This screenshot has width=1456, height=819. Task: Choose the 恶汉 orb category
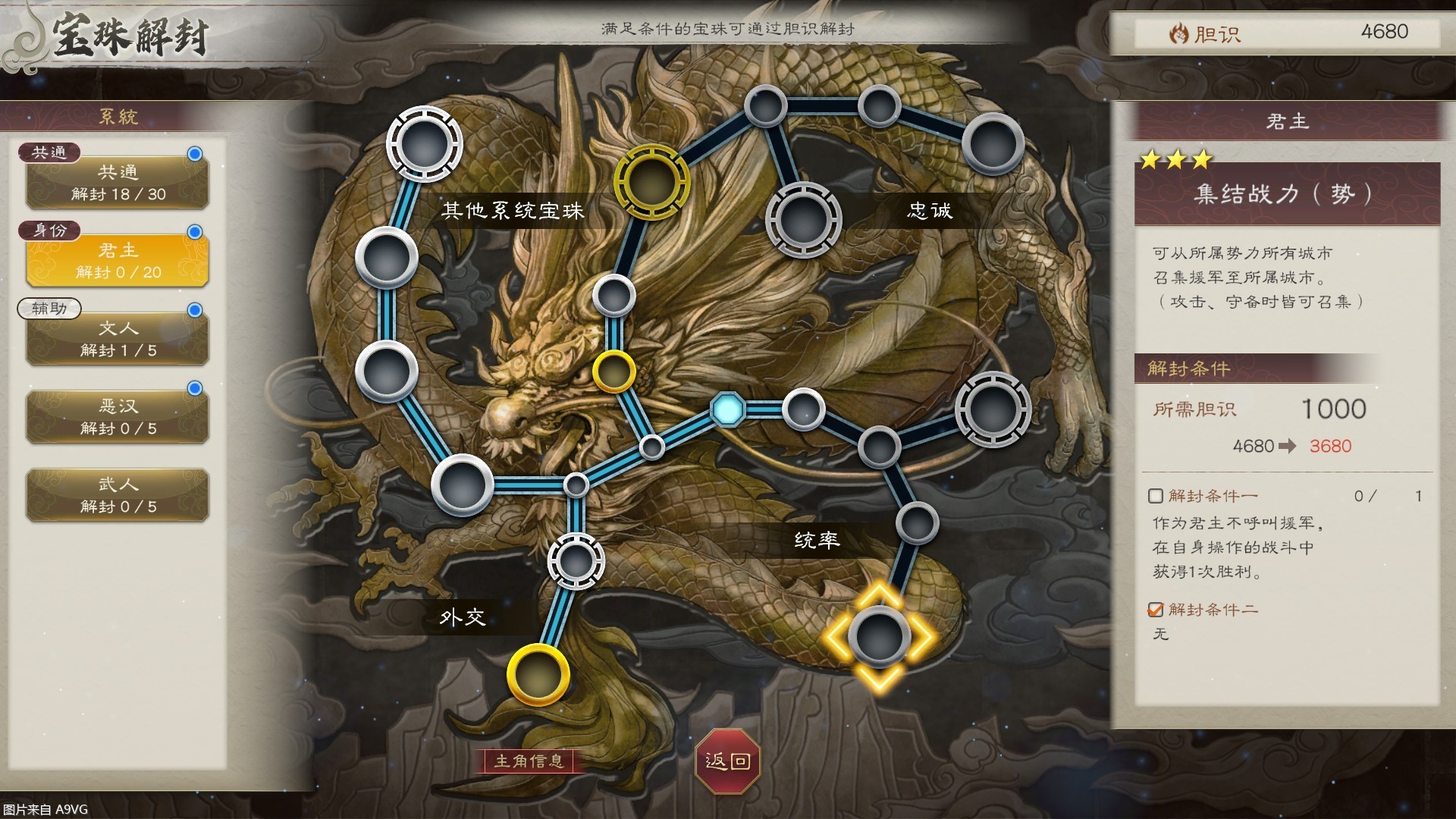118,416
